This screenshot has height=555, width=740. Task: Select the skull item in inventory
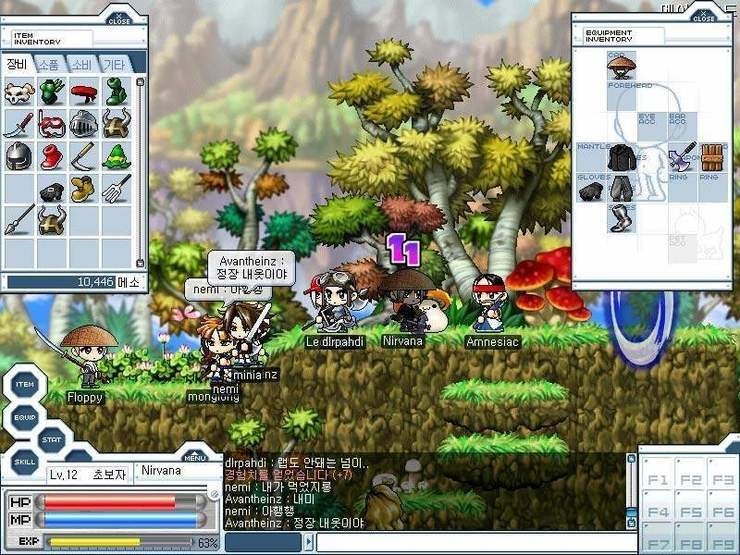tap(19, 94)
